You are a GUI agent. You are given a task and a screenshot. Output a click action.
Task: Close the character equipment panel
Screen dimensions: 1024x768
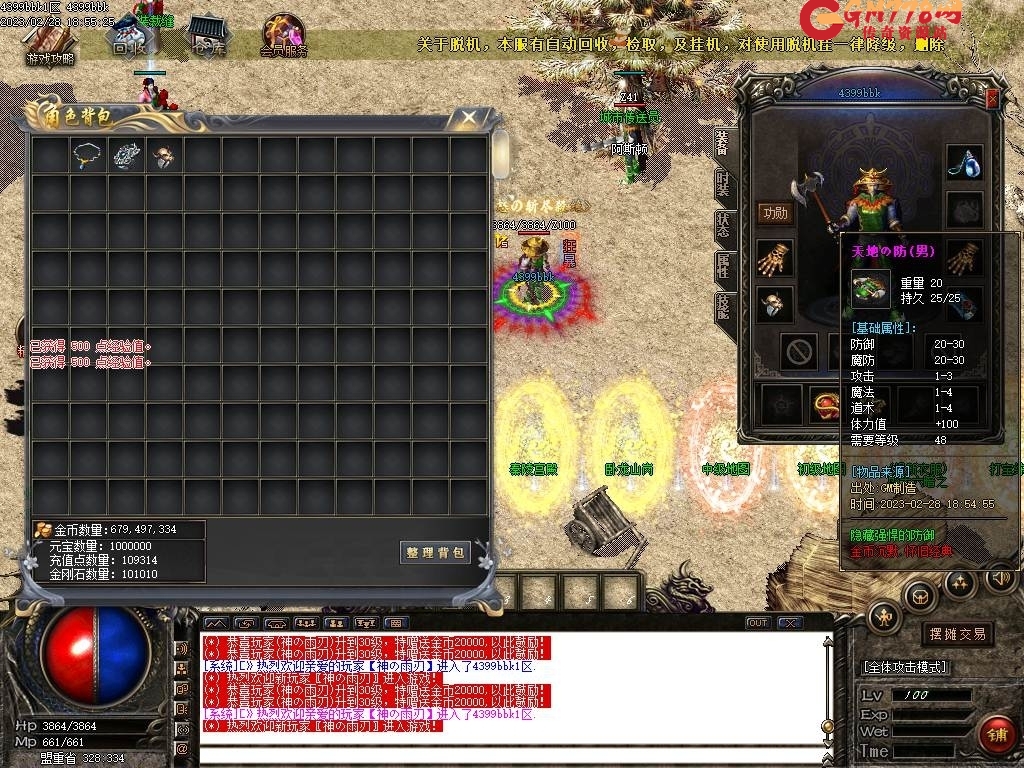point(992,99)
